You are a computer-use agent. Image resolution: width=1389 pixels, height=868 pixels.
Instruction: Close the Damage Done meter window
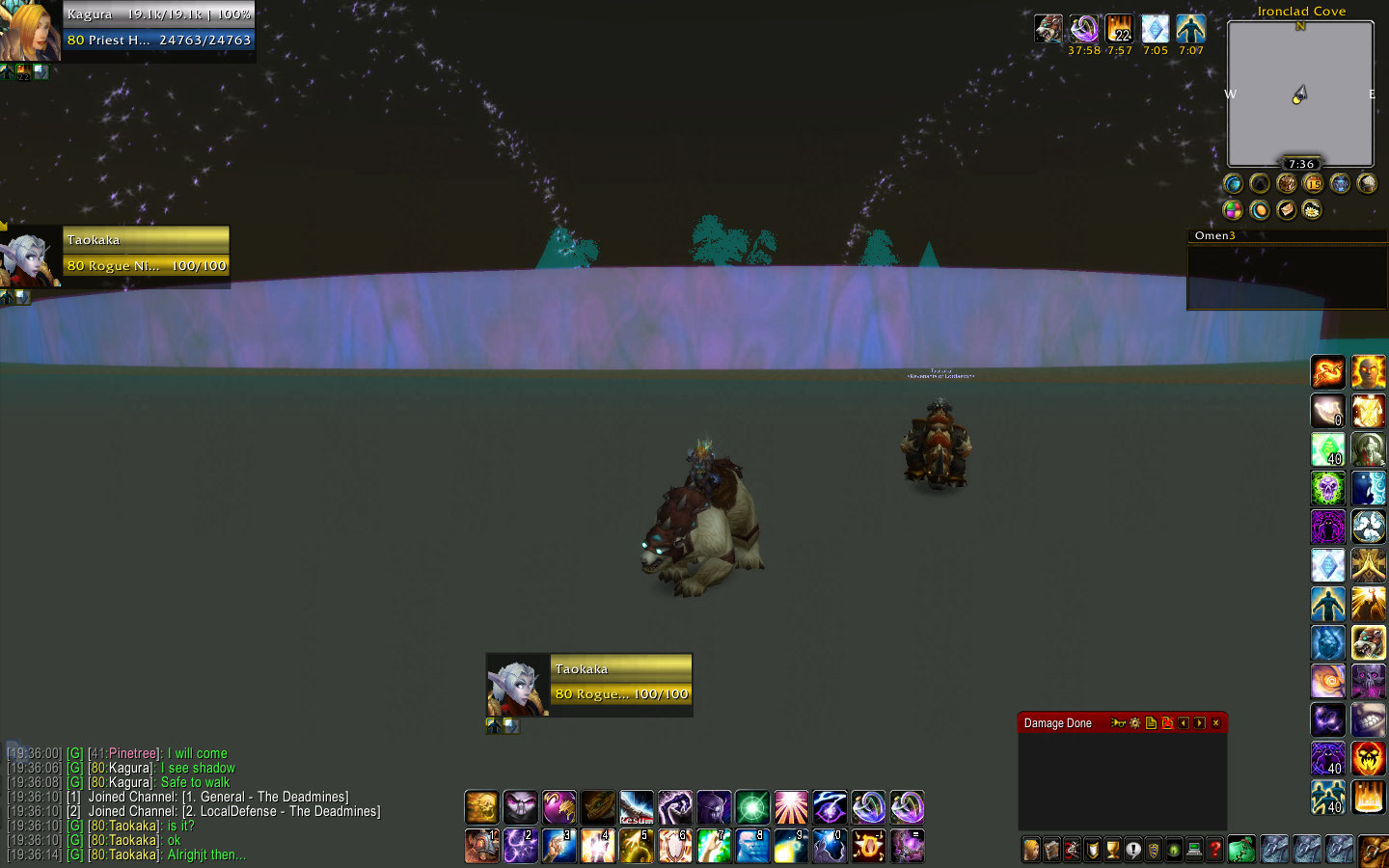pyautogui.click(x=1215, y=723)
